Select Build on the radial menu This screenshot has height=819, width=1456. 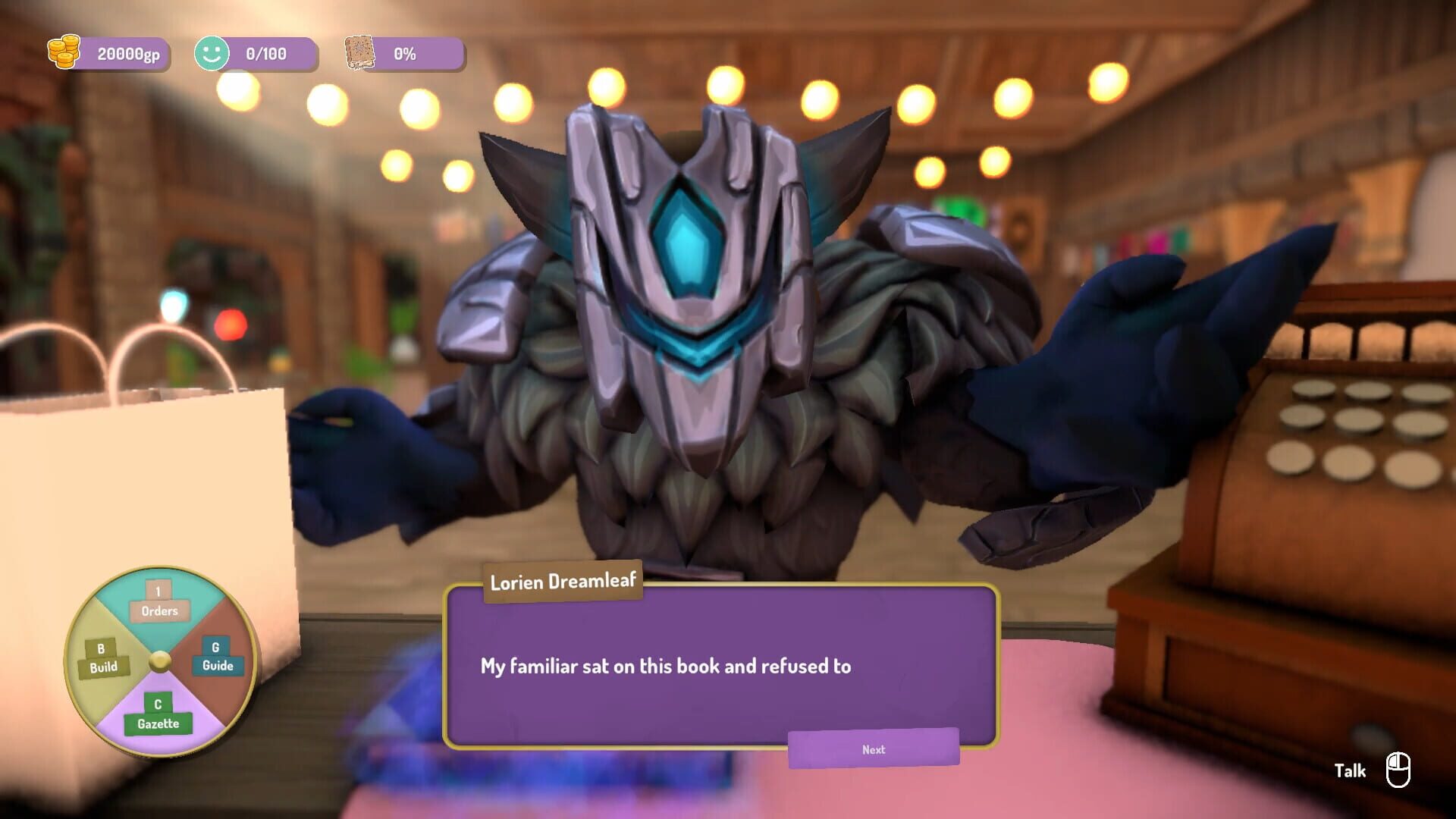[x=101, y=660]
